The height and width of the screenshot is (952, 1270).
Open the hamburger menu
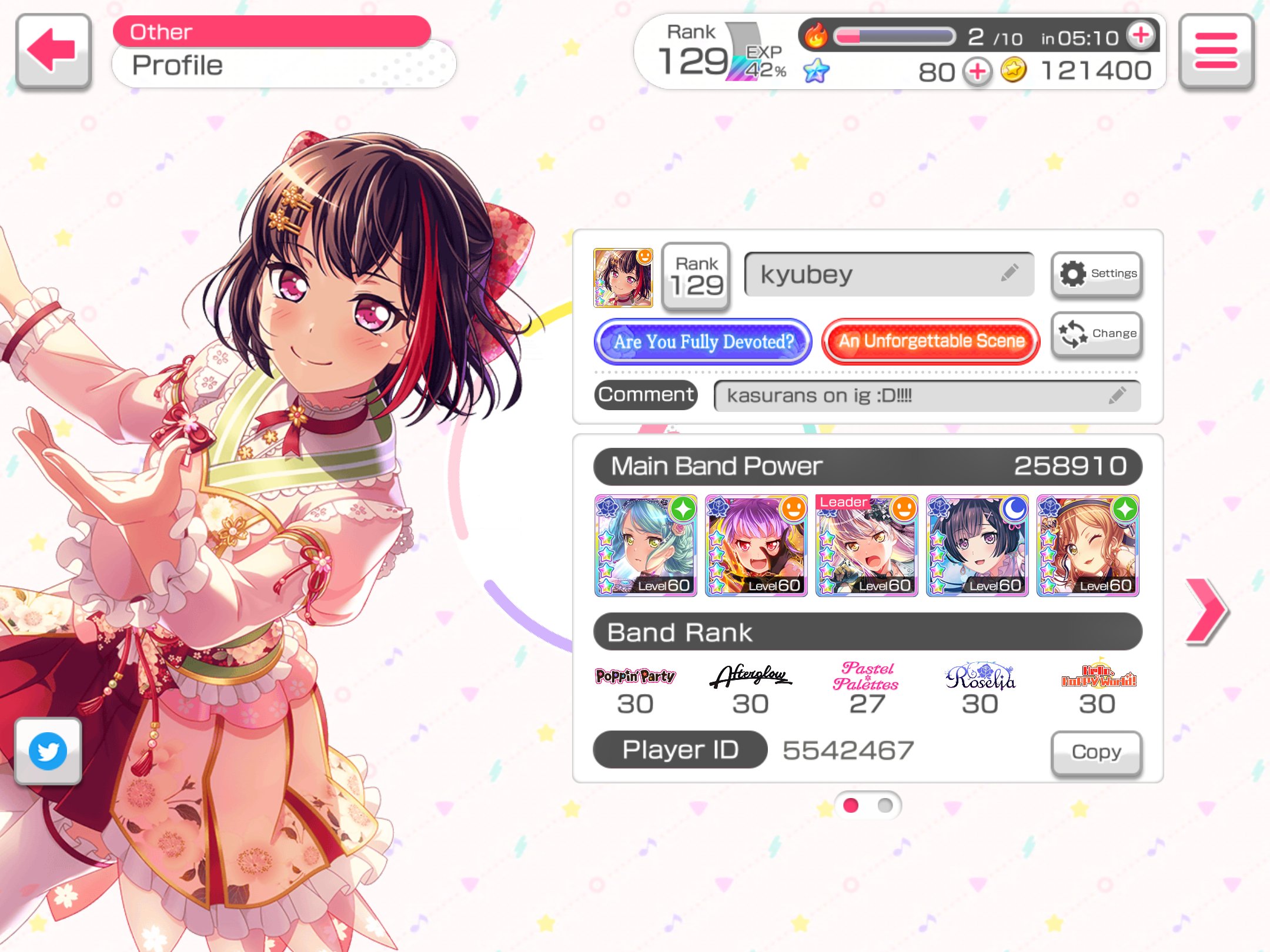(x=1215, y=51)
